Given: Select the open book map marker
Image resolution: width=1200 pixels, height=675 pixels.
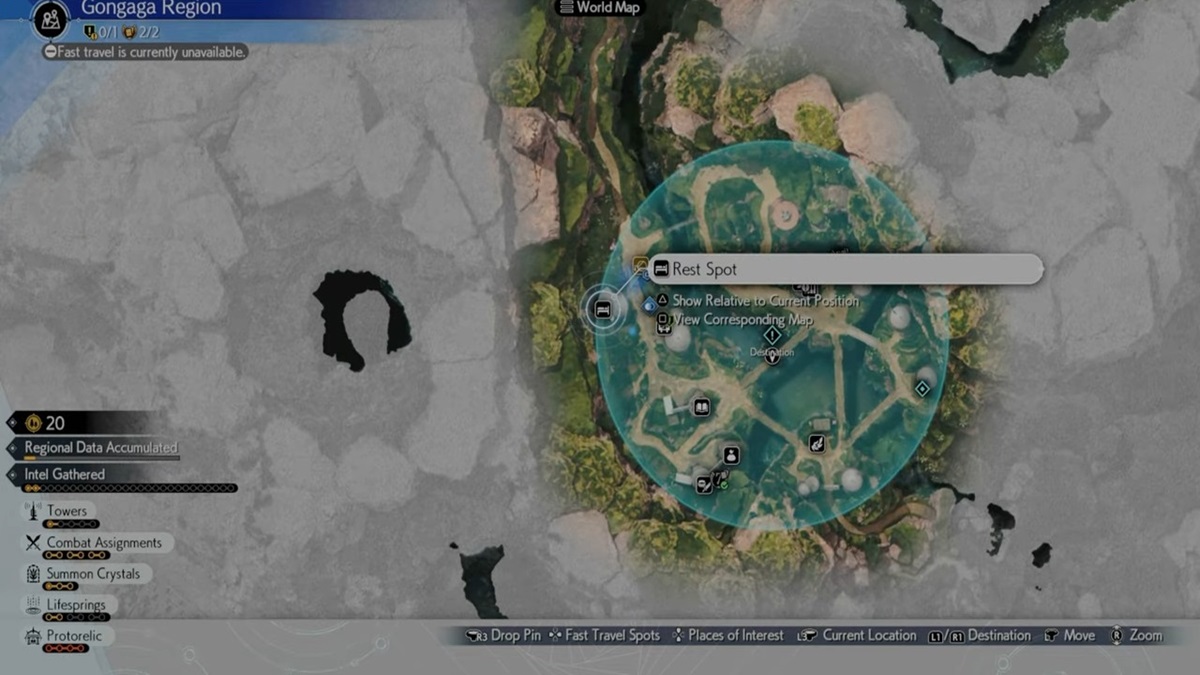Looking at the screenshot, I should click(701, 407).
